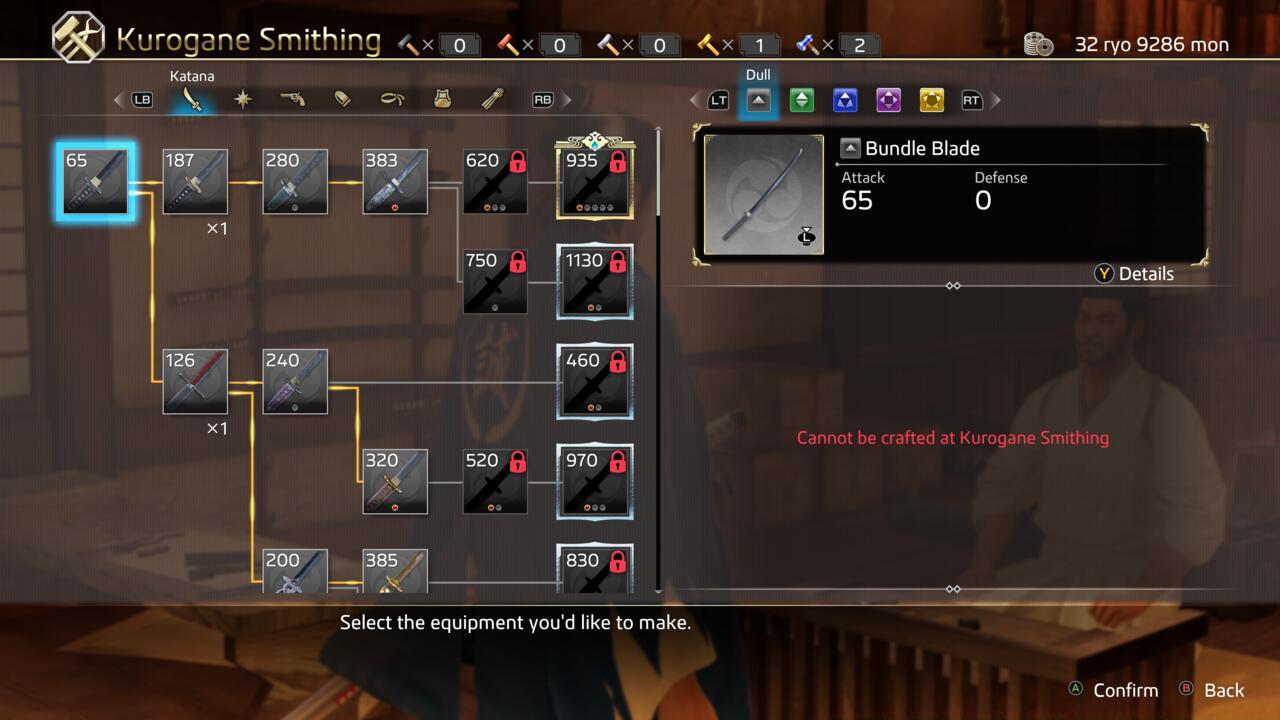Open the gold quality tier tab
Image resolution: width=1280 pixels, height=720 pixels.
[x=930, y=99]
